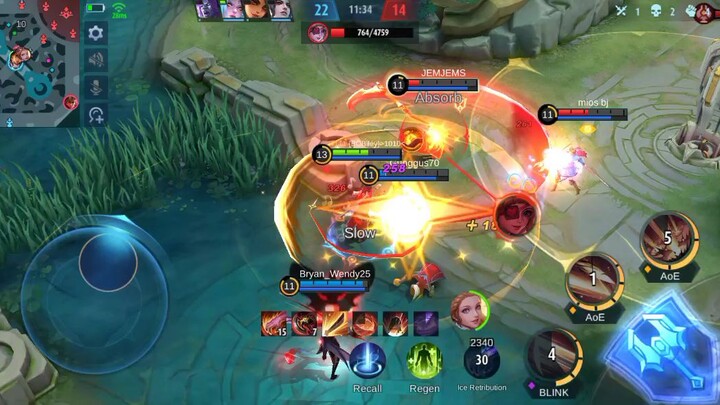Tap the Recall spell button
720x405 pixels.
pos(367,362)
